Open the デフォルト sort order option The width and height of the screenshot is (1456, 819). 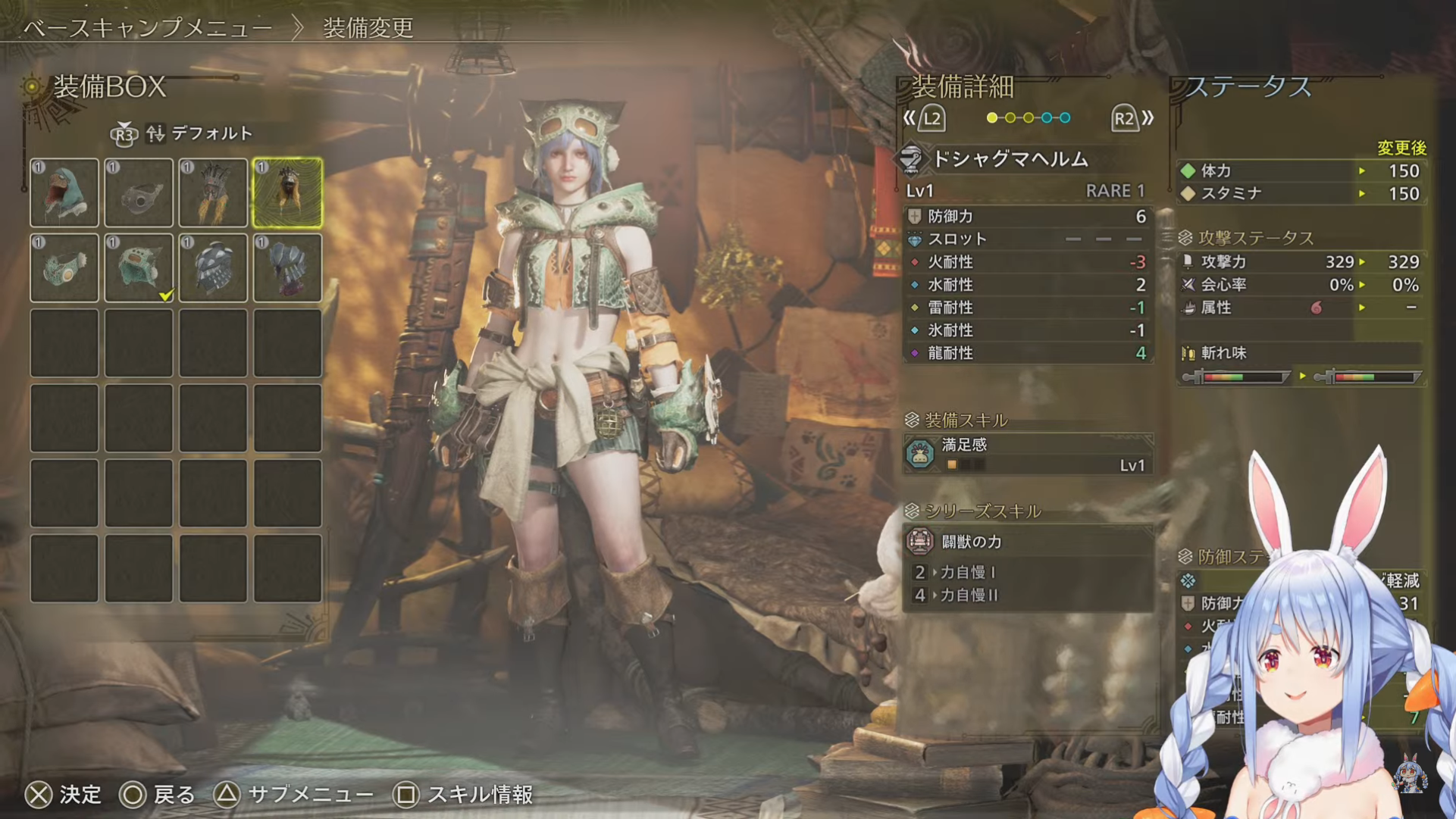pyautogui.click(x=199, y=133)
